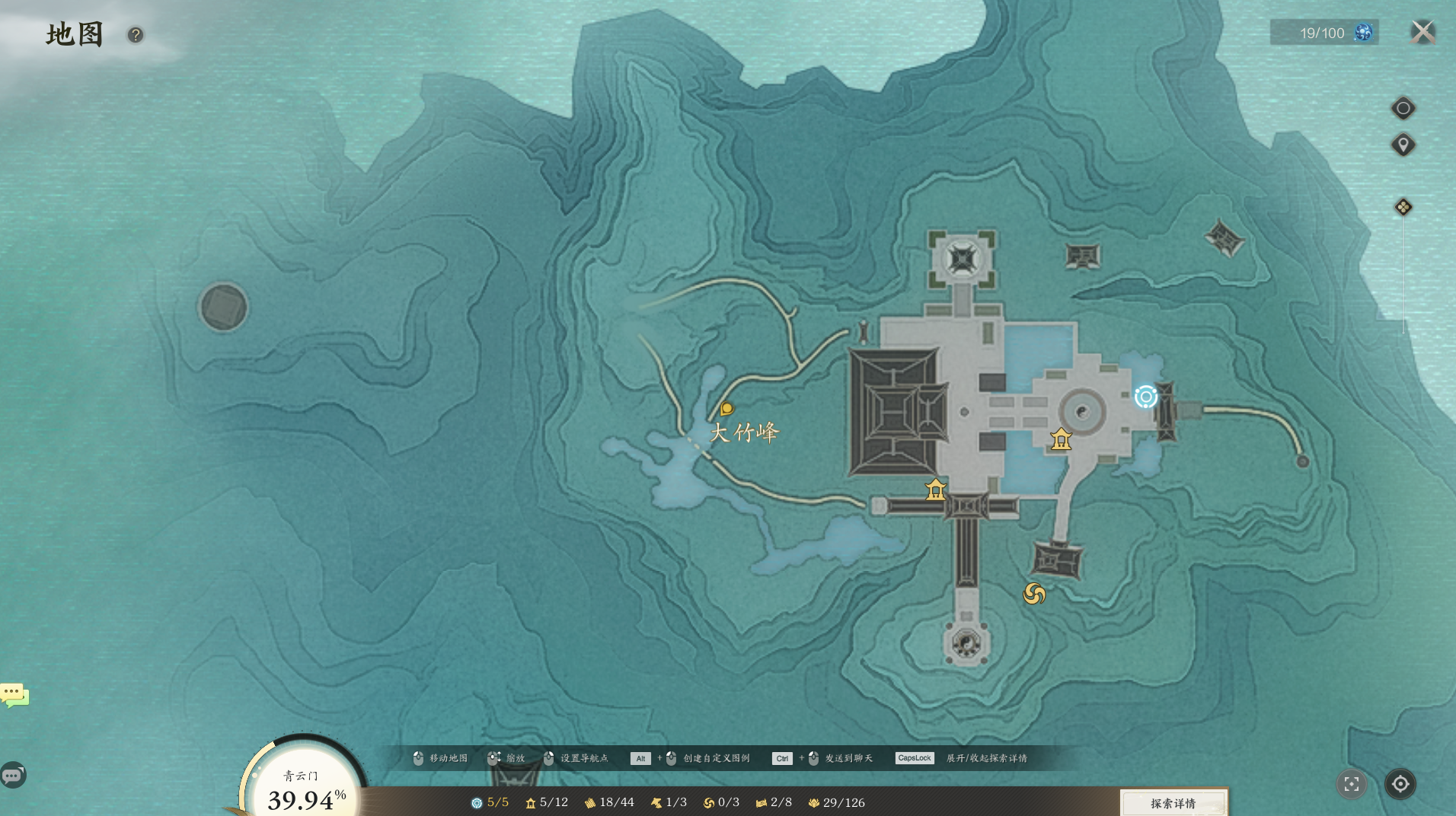The height and width of the screenshot is (816, 1456).
Task: Click the diamond circle map filter button
Action: pos(1403,108)
